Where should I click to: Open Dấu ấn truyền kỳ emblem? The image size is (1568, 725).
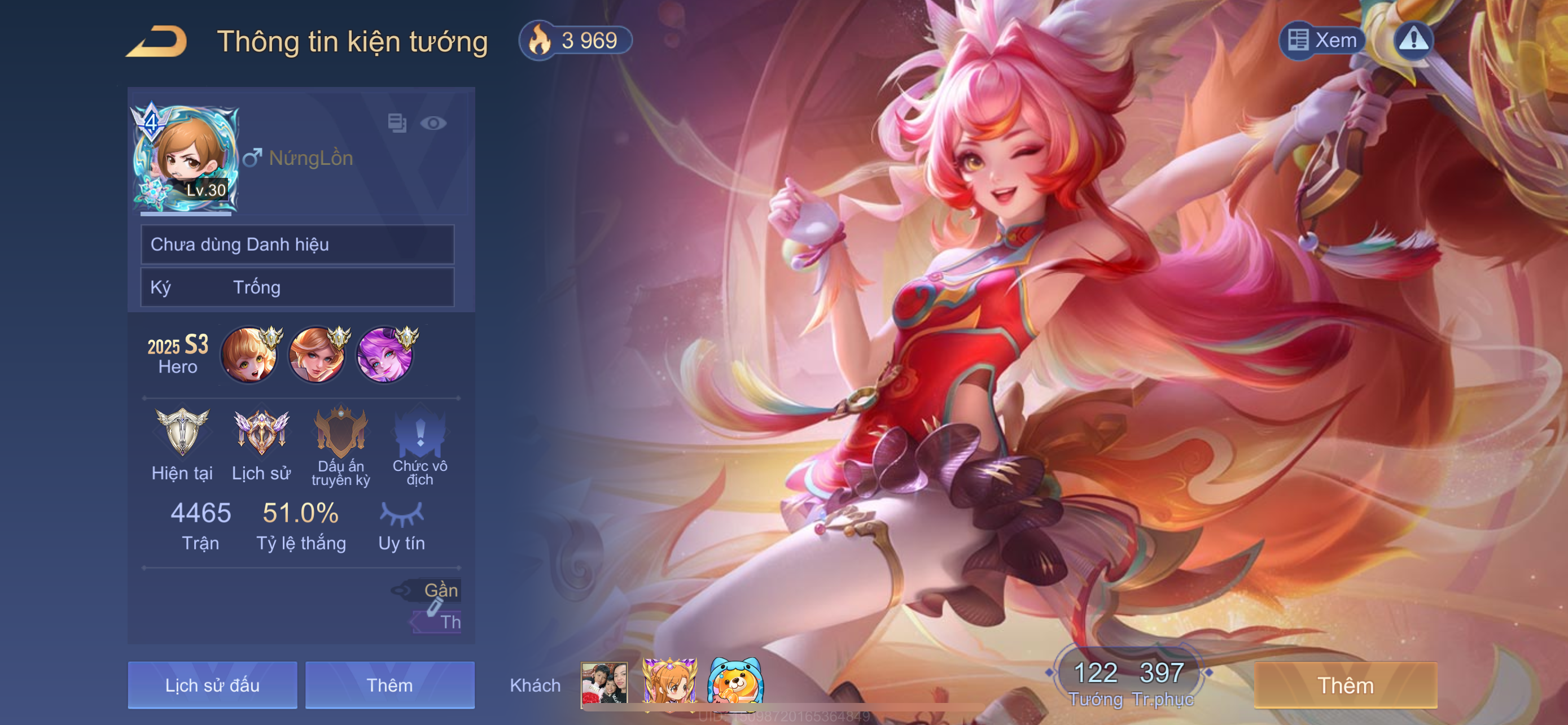point(341,432)
